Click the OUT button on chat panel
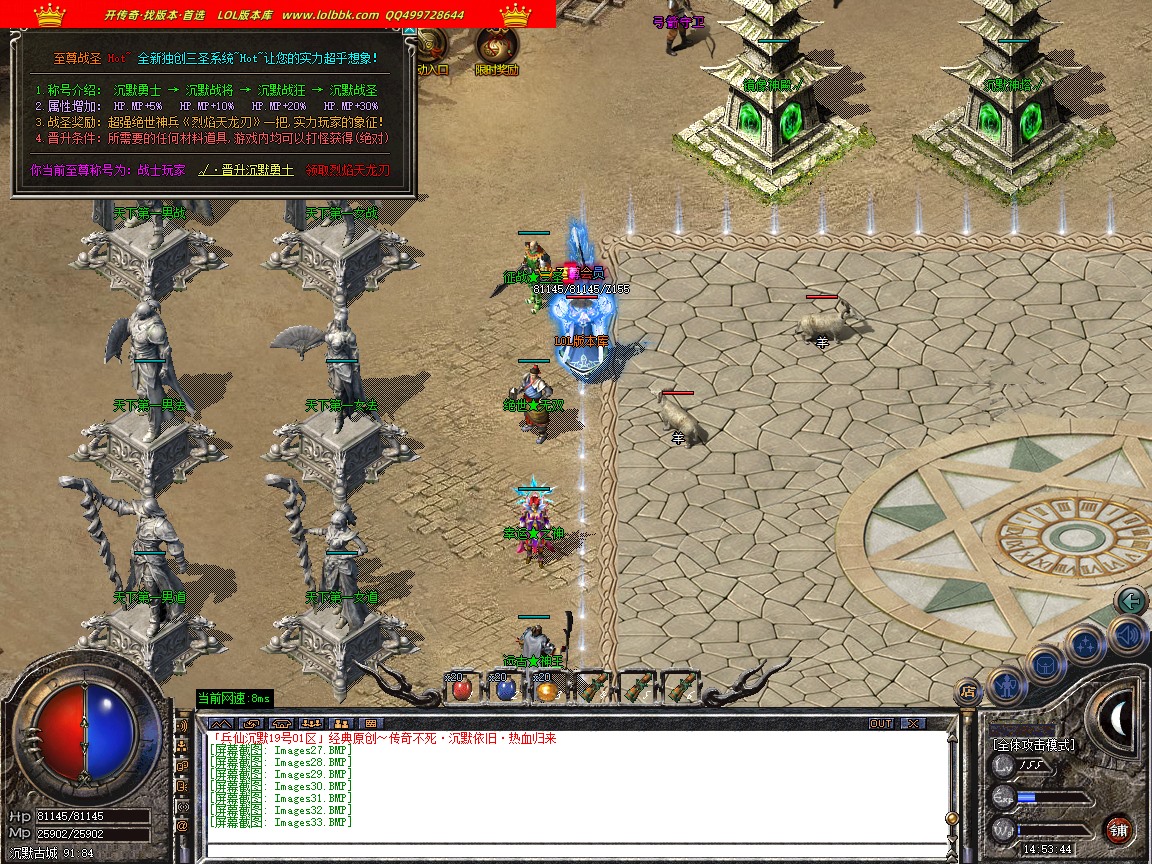The width and height of the screenshot is (1152, 864). [x=881, y=723]
